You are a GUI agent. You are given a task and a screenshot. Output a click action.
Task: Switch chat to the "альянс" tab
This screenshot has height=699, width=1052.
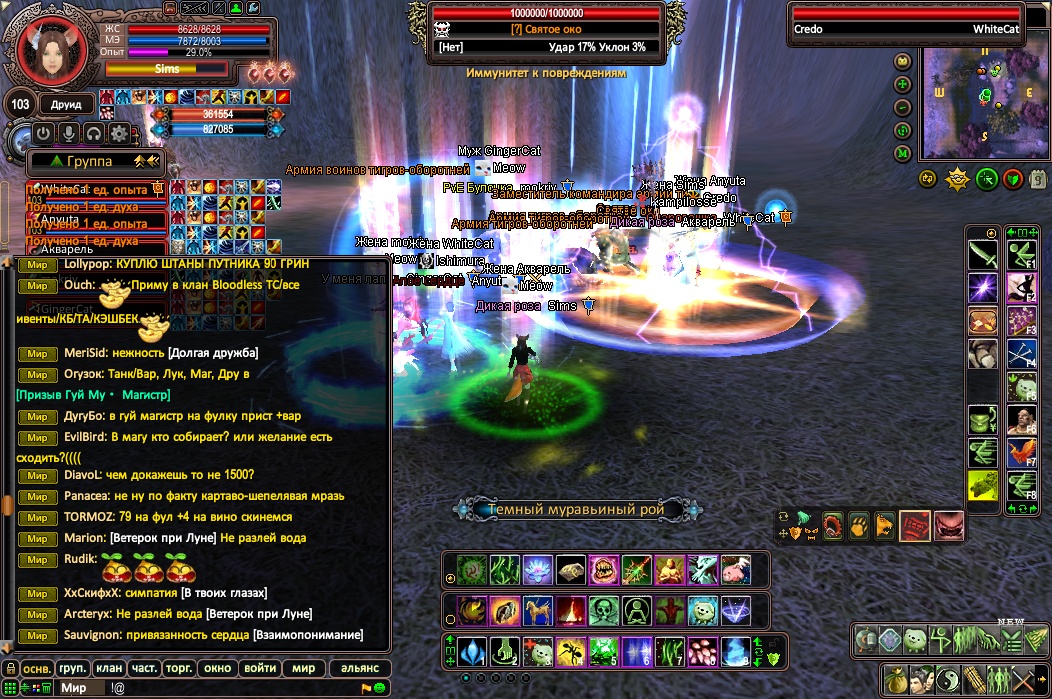click(359, 668)
